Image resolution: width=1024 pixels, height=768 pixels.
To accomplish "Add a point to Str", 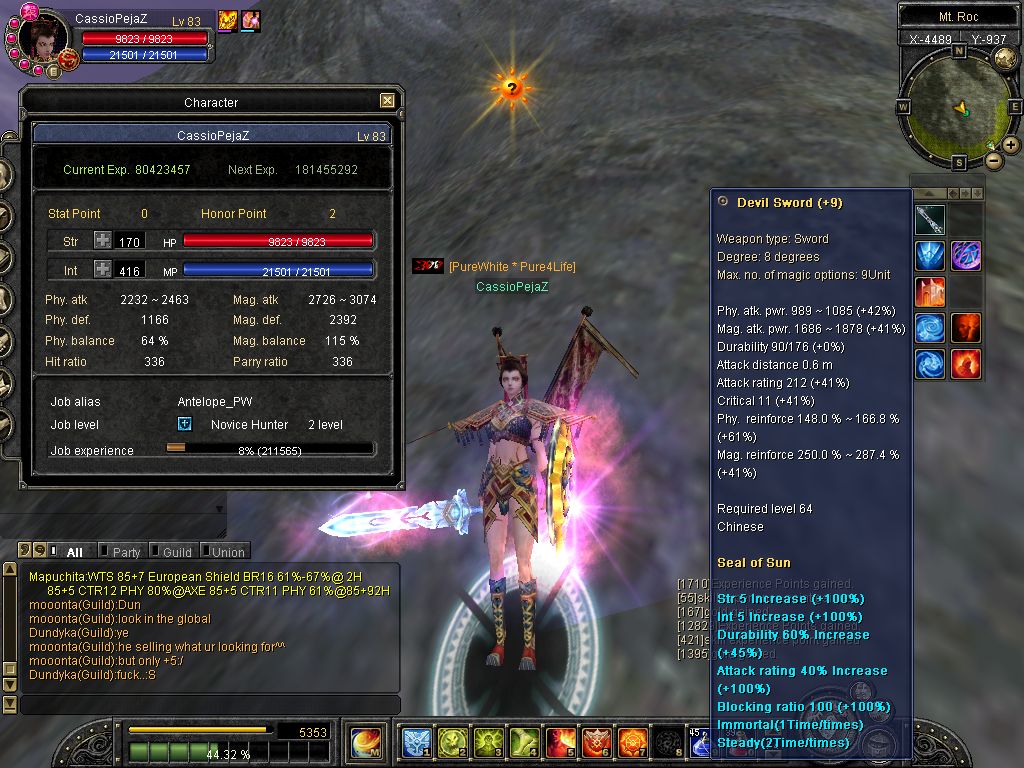I will (x=103, y=240).
